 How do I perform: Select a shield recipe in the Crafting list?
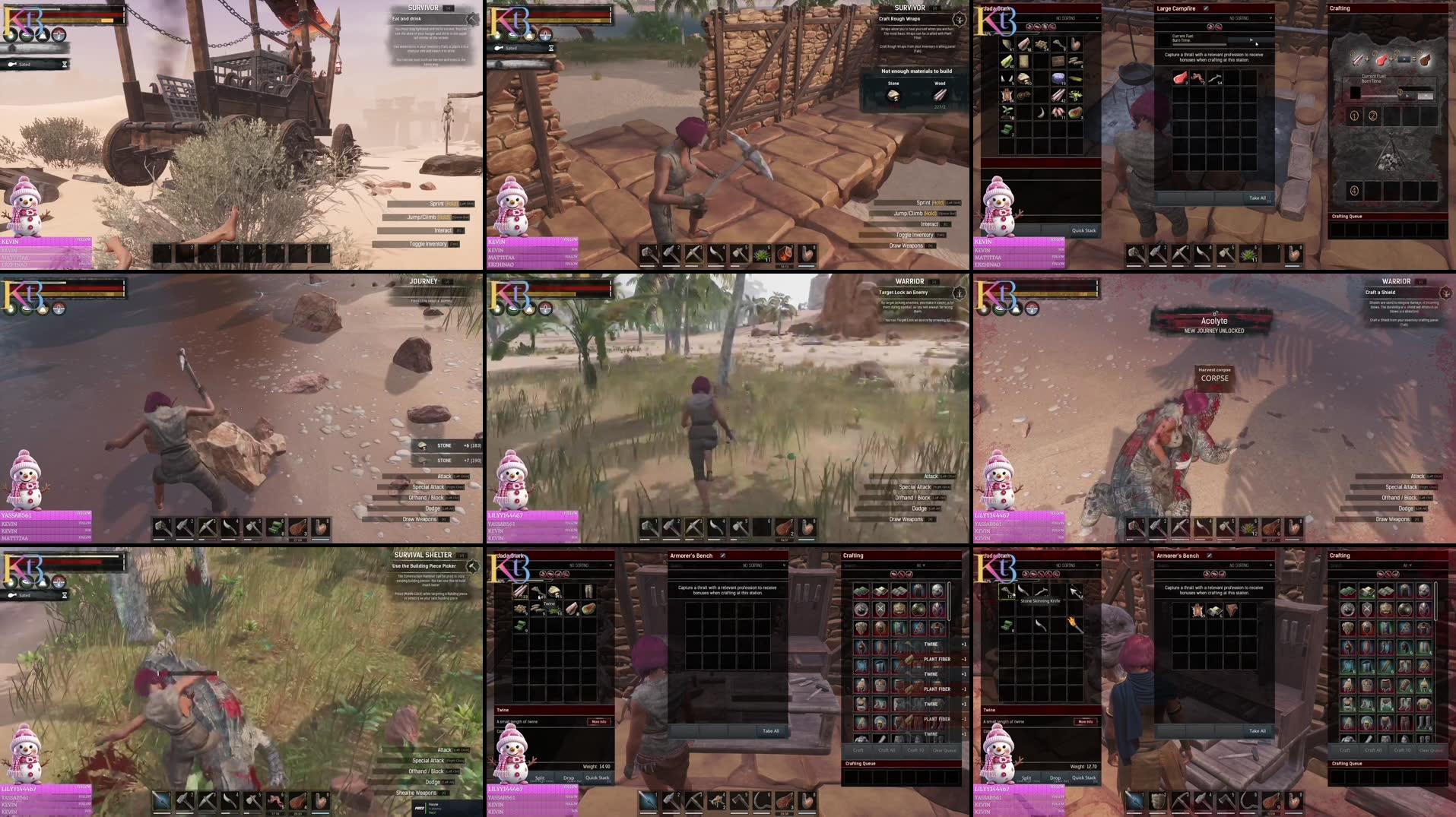1367,609
